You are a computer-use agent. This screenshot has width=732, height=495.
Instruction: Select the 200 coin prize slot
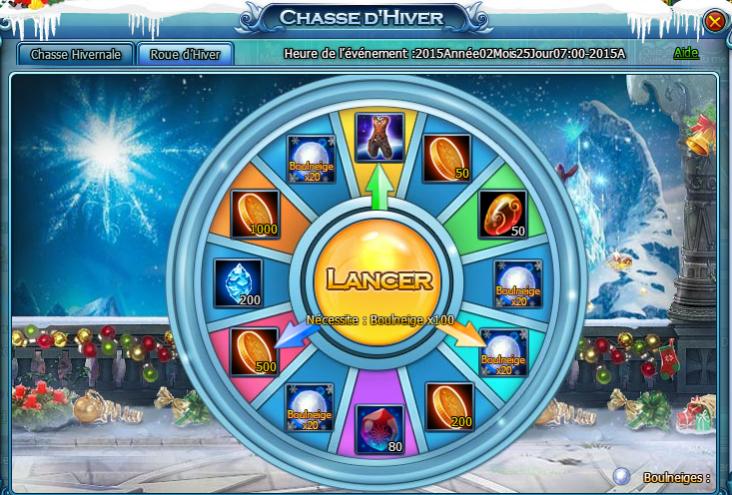point(448,405)
